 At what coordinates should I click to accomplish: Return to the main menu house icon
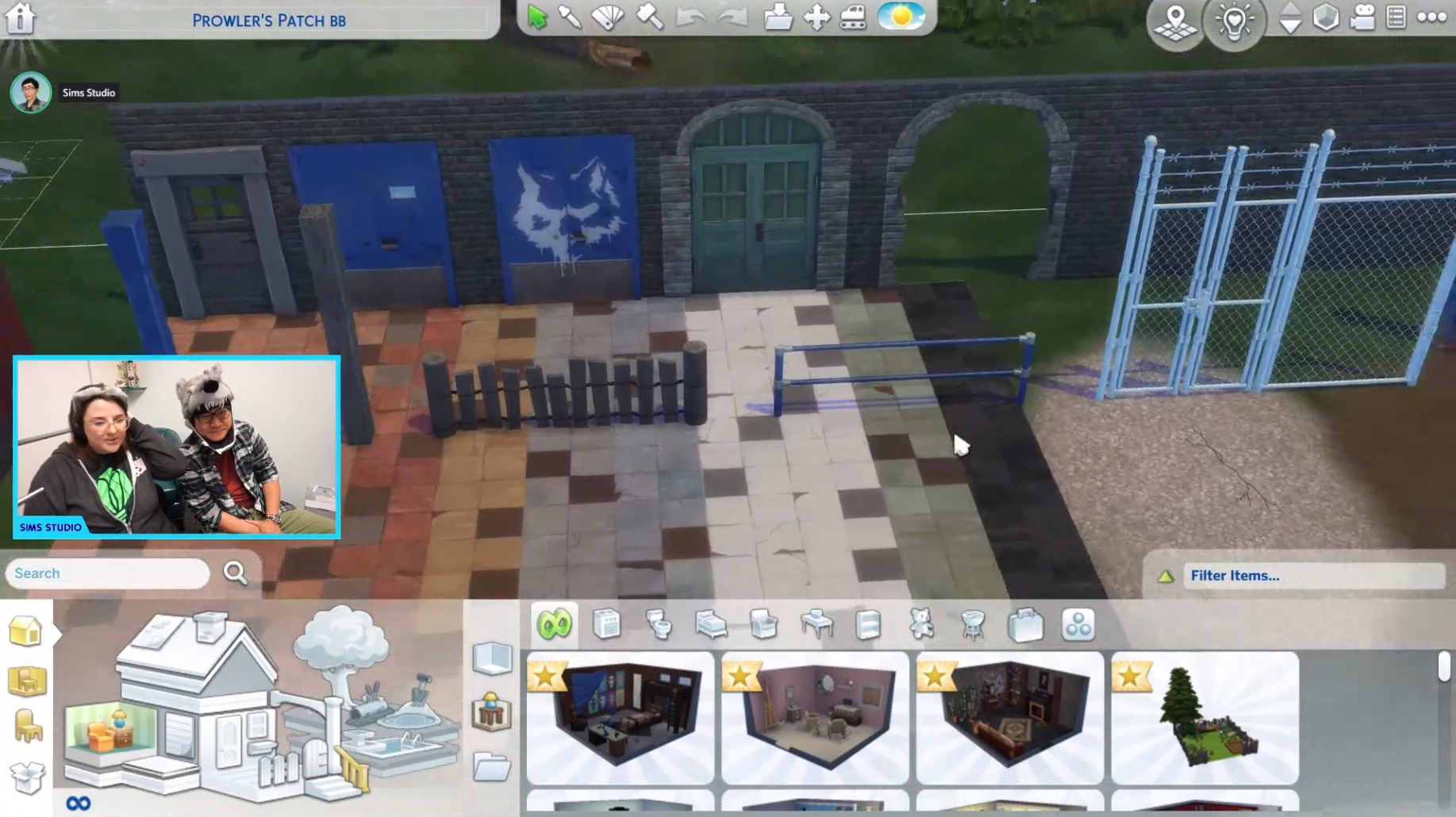(21, 17)
